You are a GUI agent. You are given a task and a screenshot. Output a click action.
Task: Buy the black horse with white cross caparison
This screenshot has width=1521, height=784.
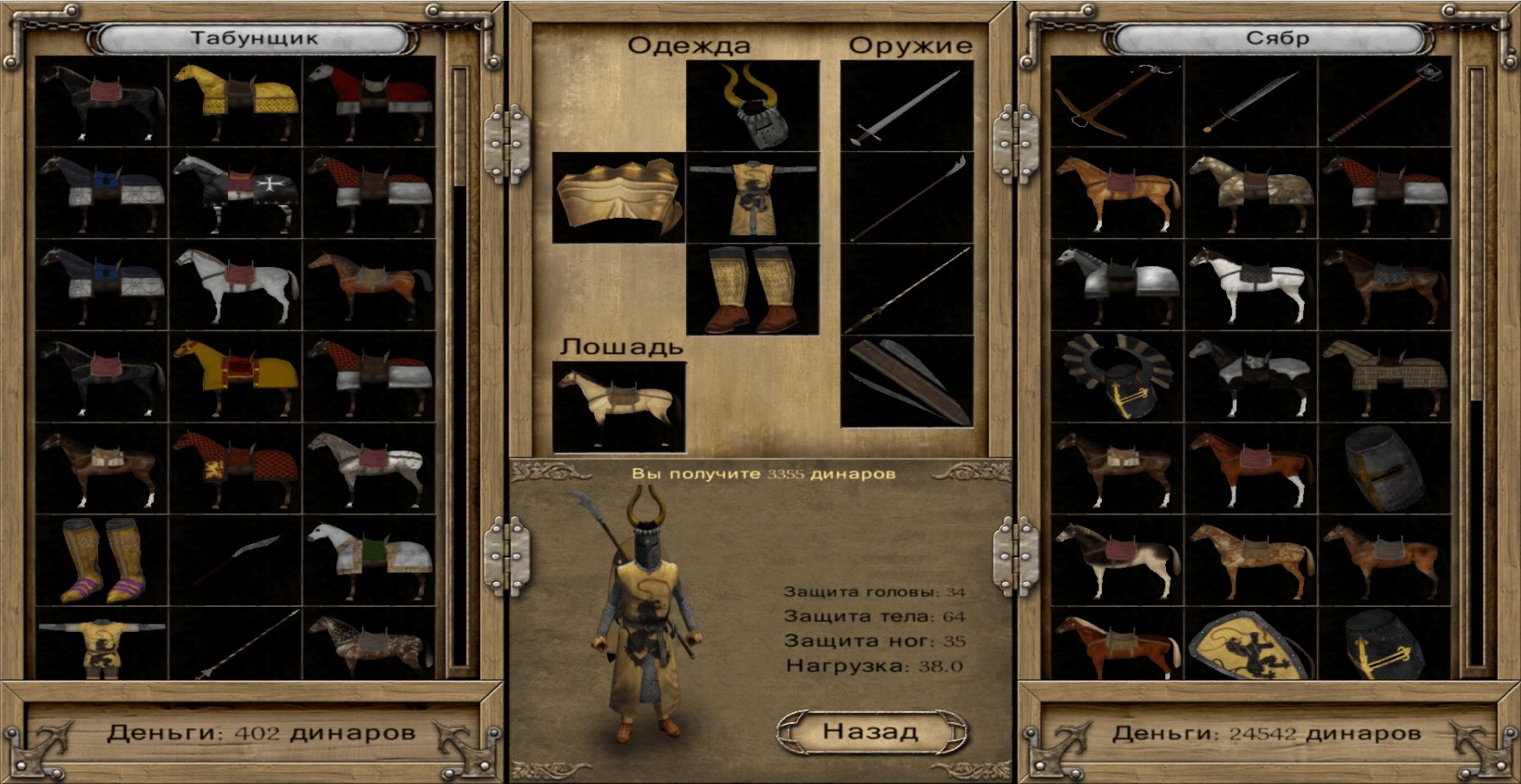236,193
